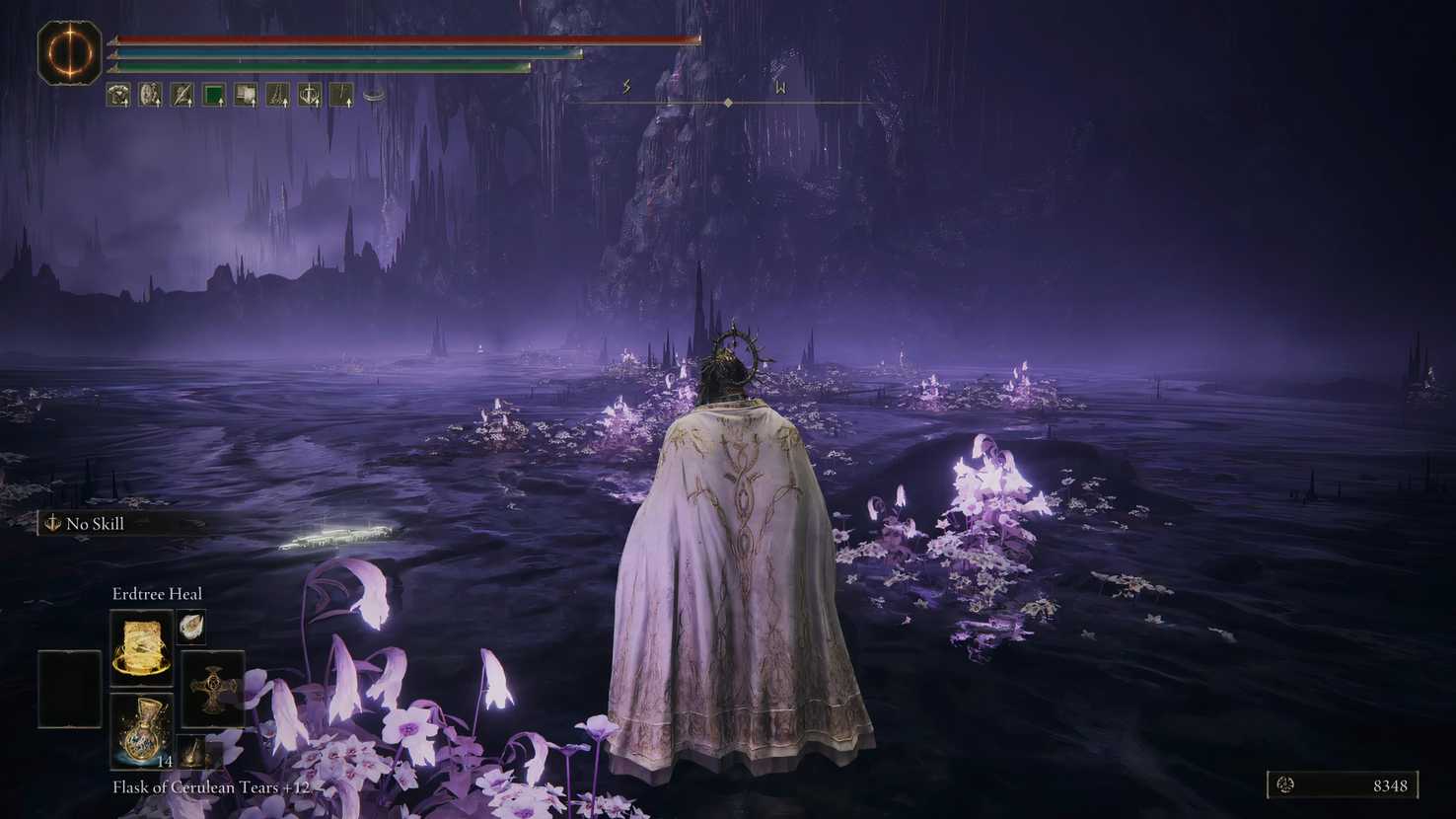Select the Erdtree Heal spell icon
Image resolution: width=1456 pixels, height=819 pixels.
tap(141, 646)
